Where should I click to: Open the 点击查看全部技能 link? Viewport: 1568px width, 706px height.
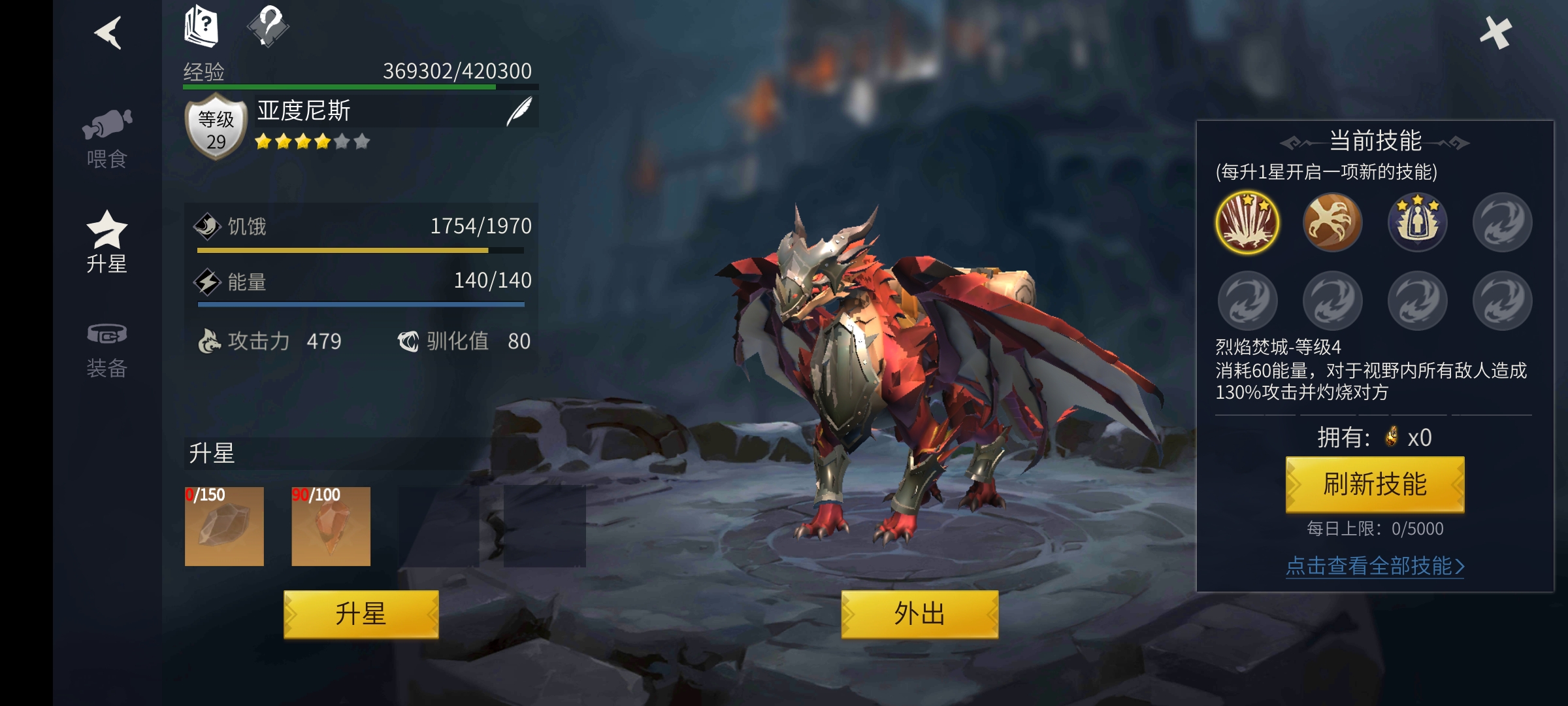[x=1375, y=566]
